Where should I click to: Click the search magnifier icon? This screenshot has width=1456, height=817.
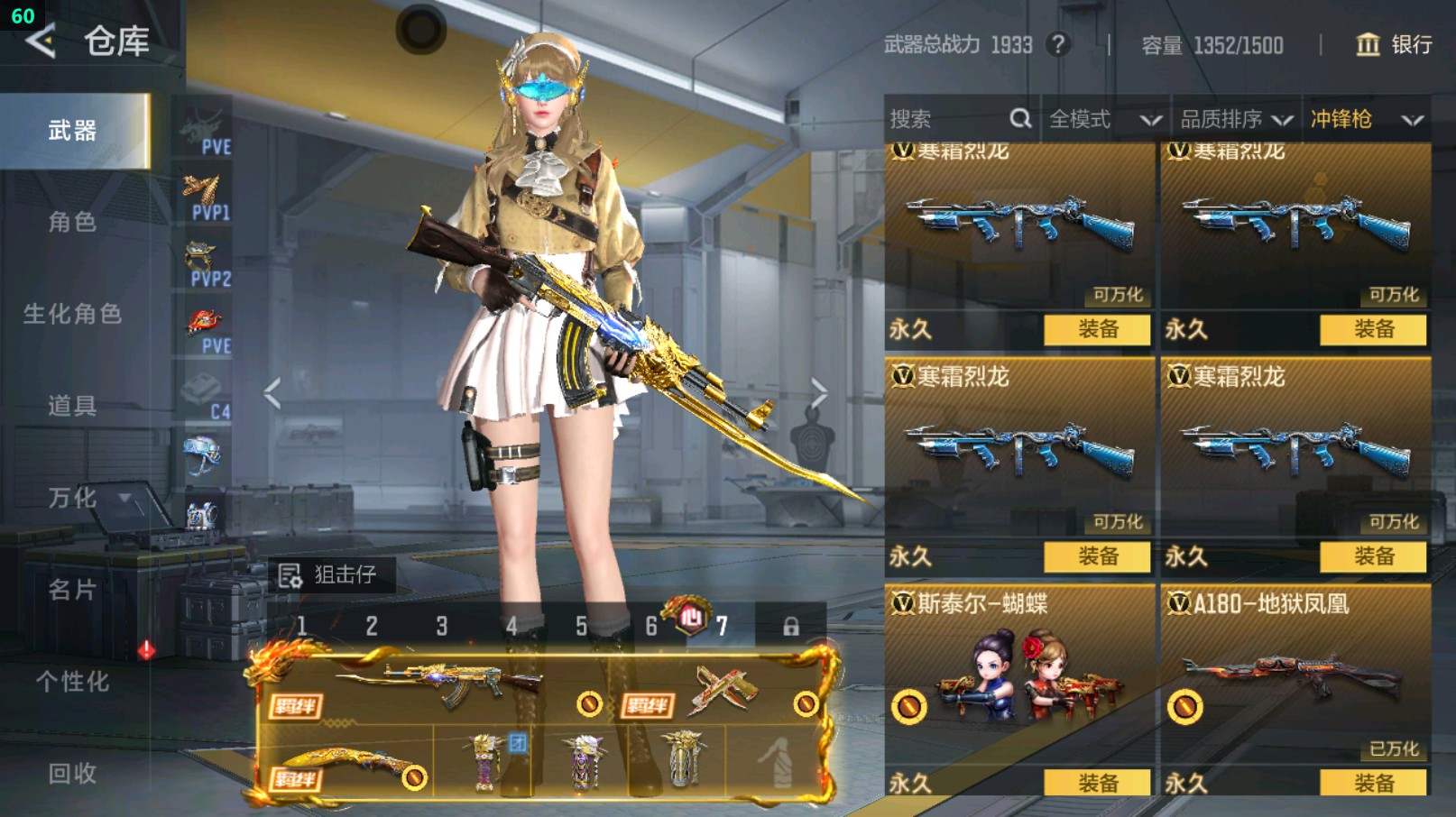click(x=1020, y=117)
